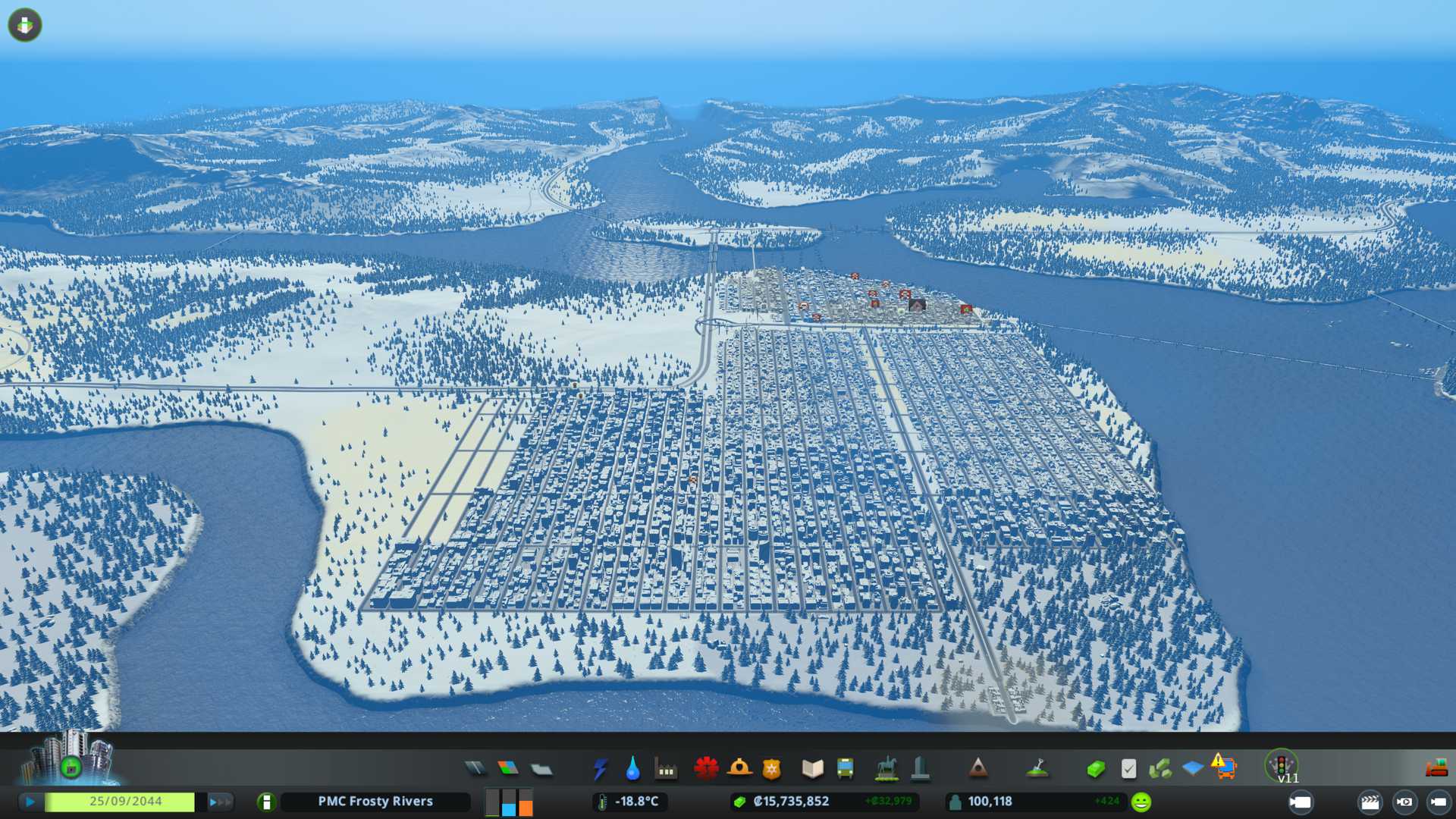Open the Water and Sewage droplet menu

click(632, 769)
